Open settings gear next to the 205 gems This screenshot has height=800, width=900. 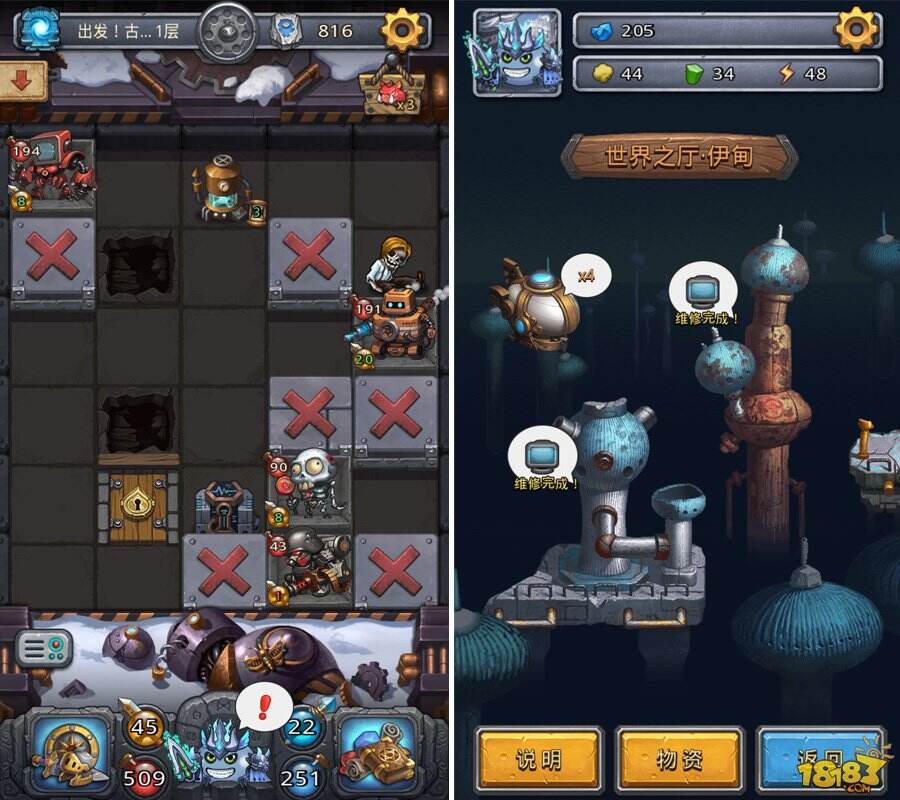click(857, 30)
